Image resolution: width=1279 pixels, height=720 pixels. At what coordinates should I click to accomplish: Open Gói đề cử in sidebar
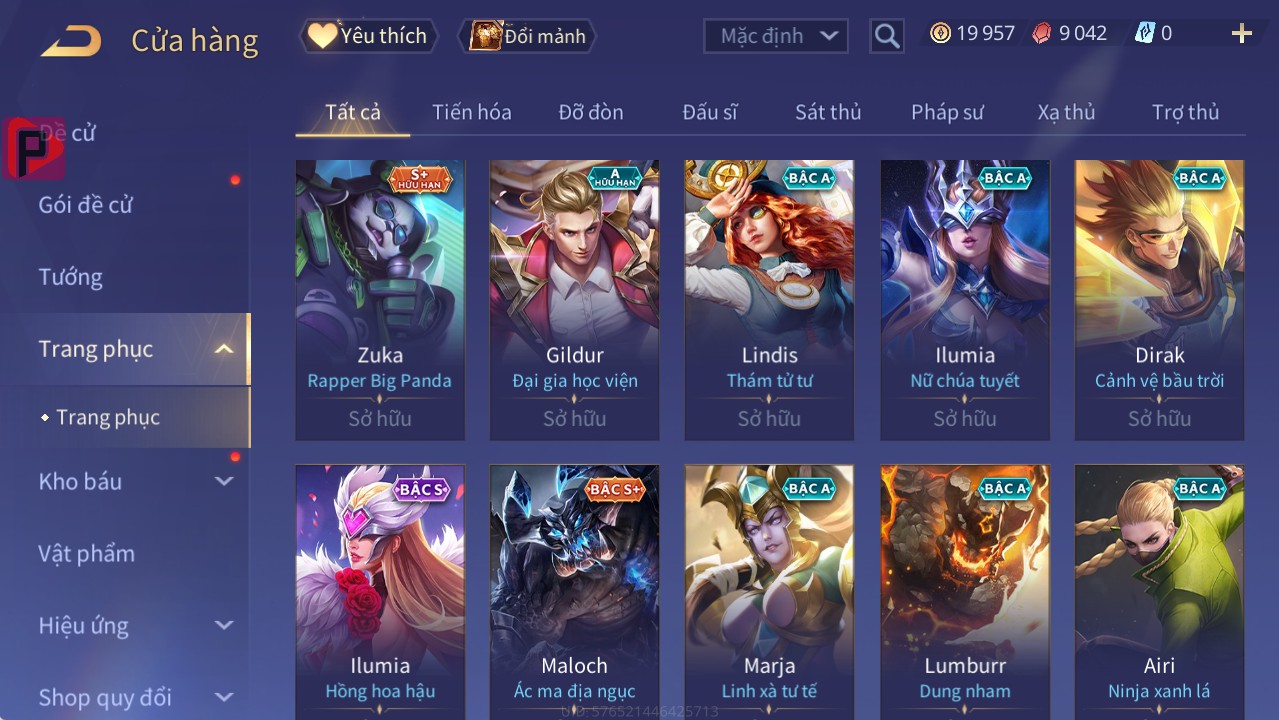click(x=85, y=205)
